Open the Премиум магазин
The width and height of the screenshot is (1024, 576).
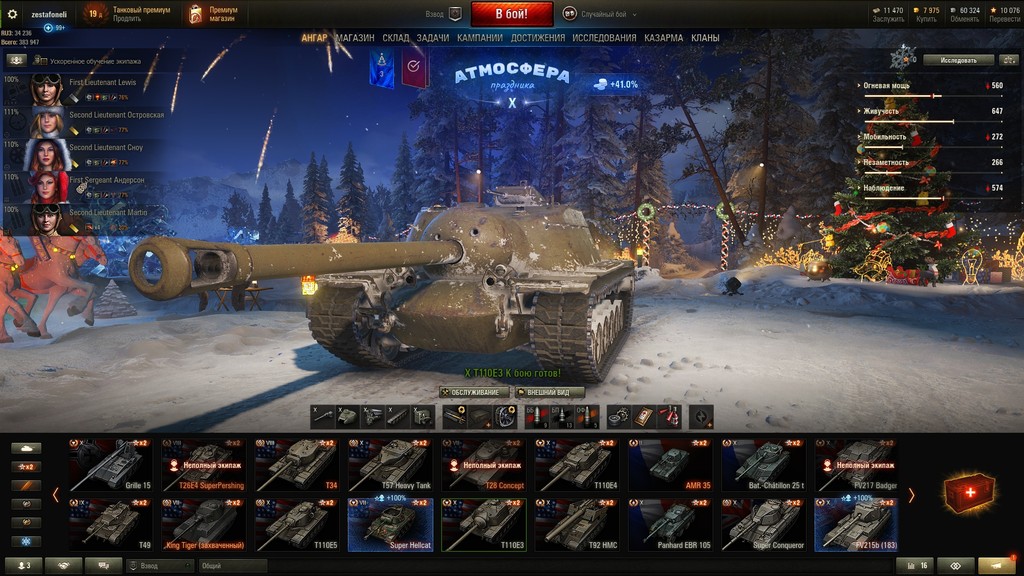point(213,14)
